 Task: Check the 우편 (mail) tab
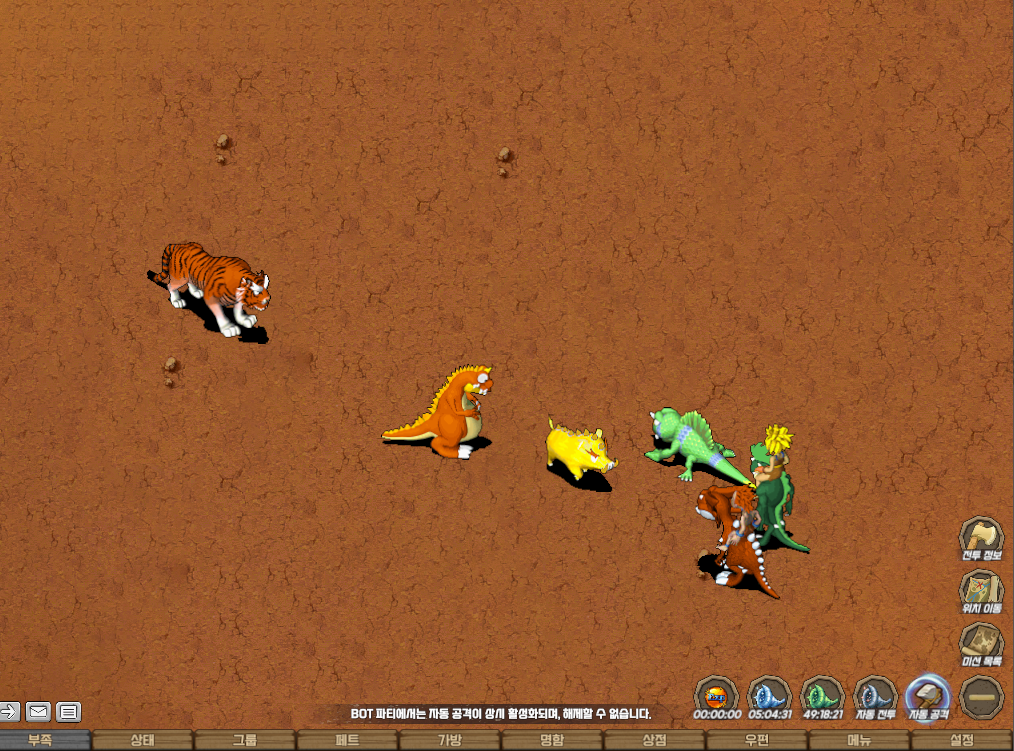click(x=757, y=741)
